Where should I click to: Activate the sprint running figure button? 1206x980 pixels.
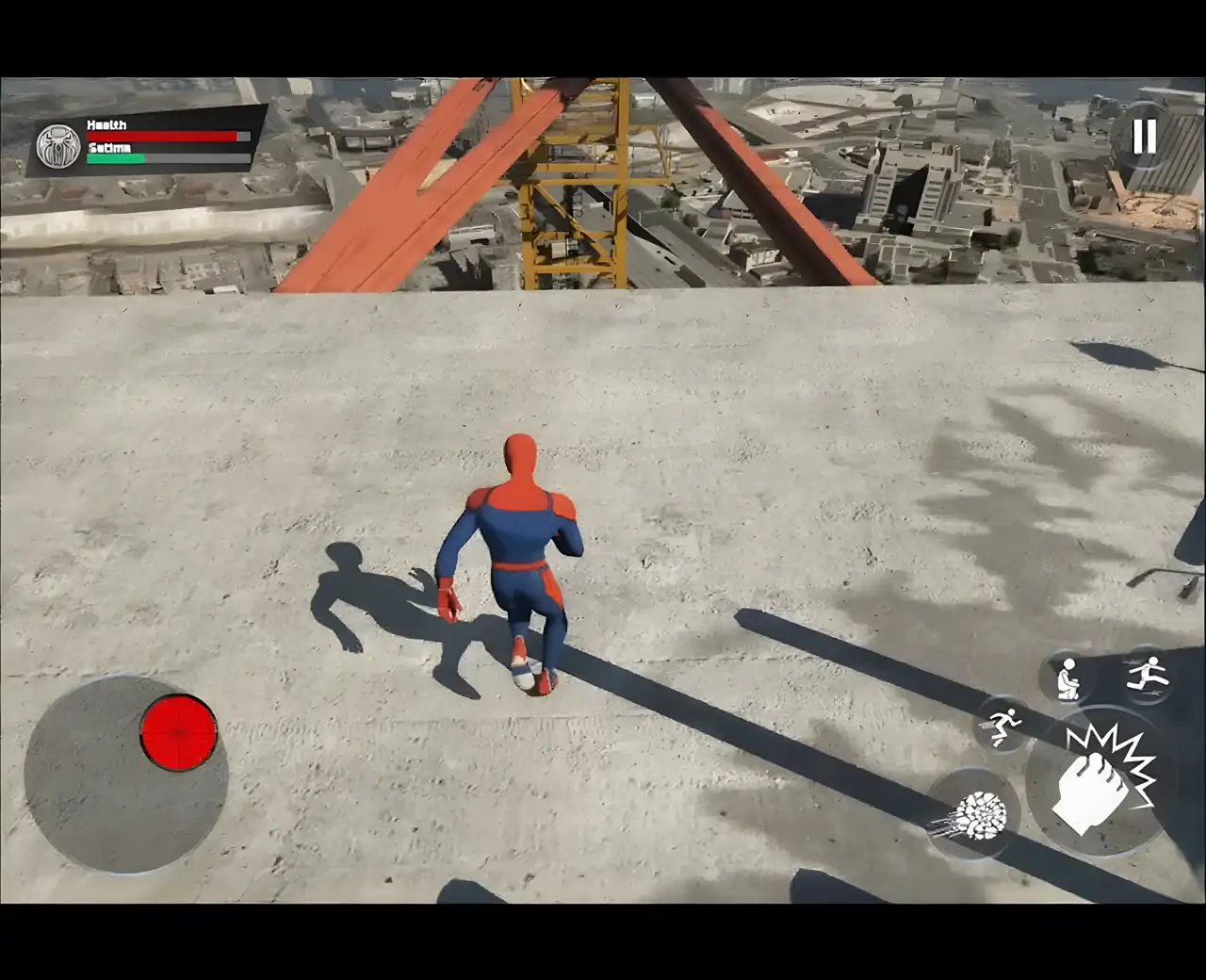coord(1002,726)
